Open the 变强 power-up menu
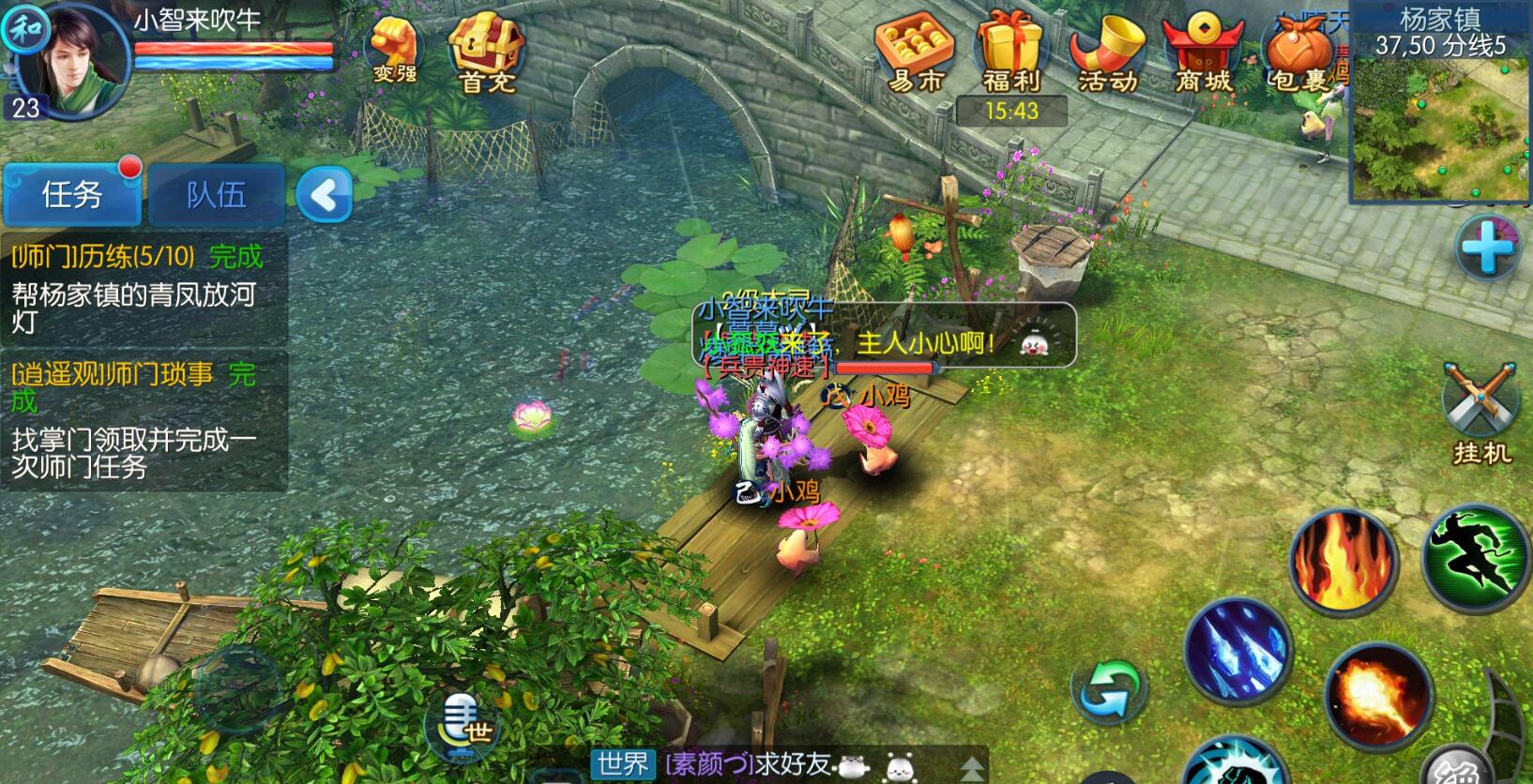 click(x=394, y=51)
